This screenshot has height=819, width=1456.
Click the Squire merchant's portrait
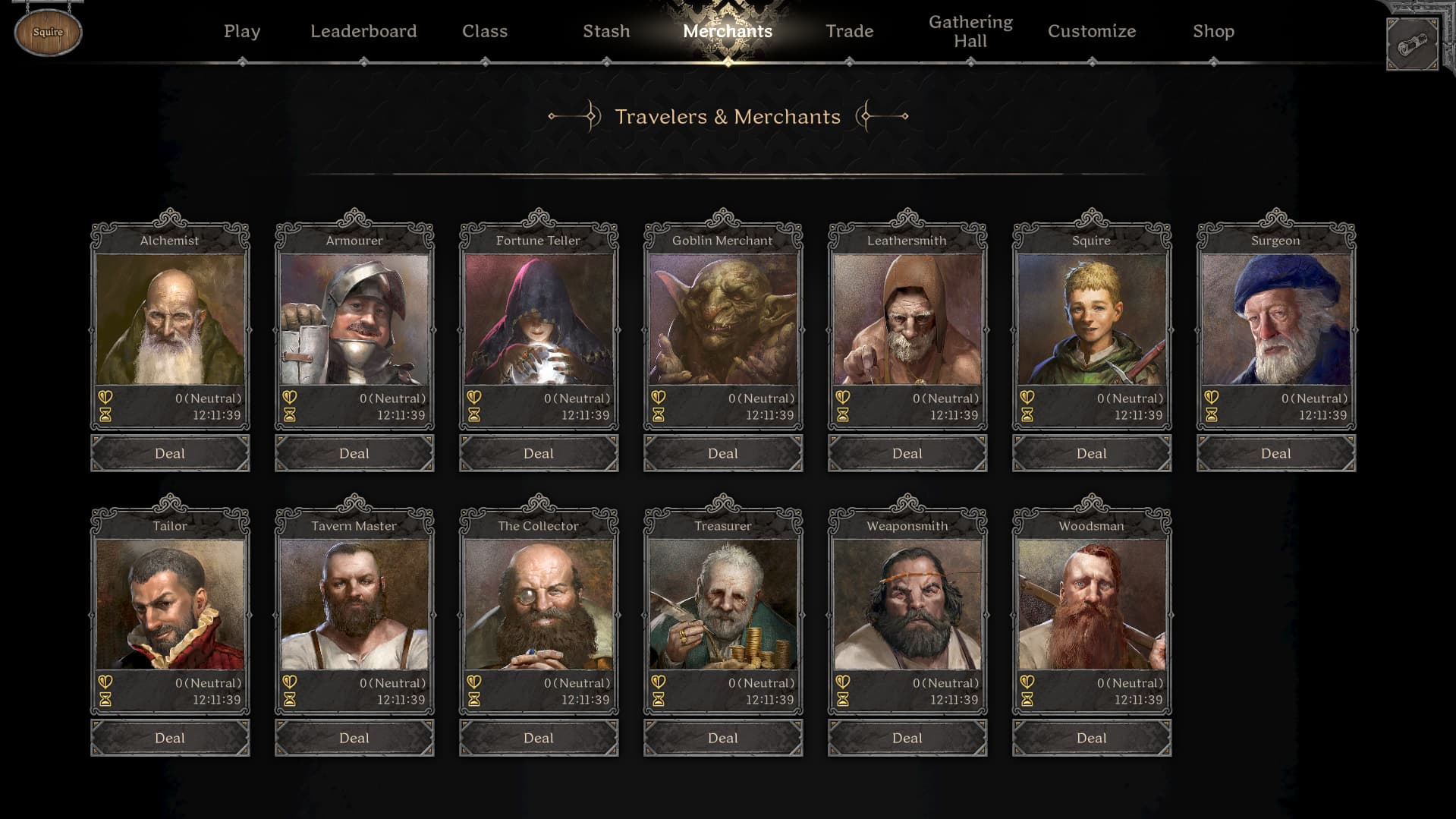[x=1090, y=319]
